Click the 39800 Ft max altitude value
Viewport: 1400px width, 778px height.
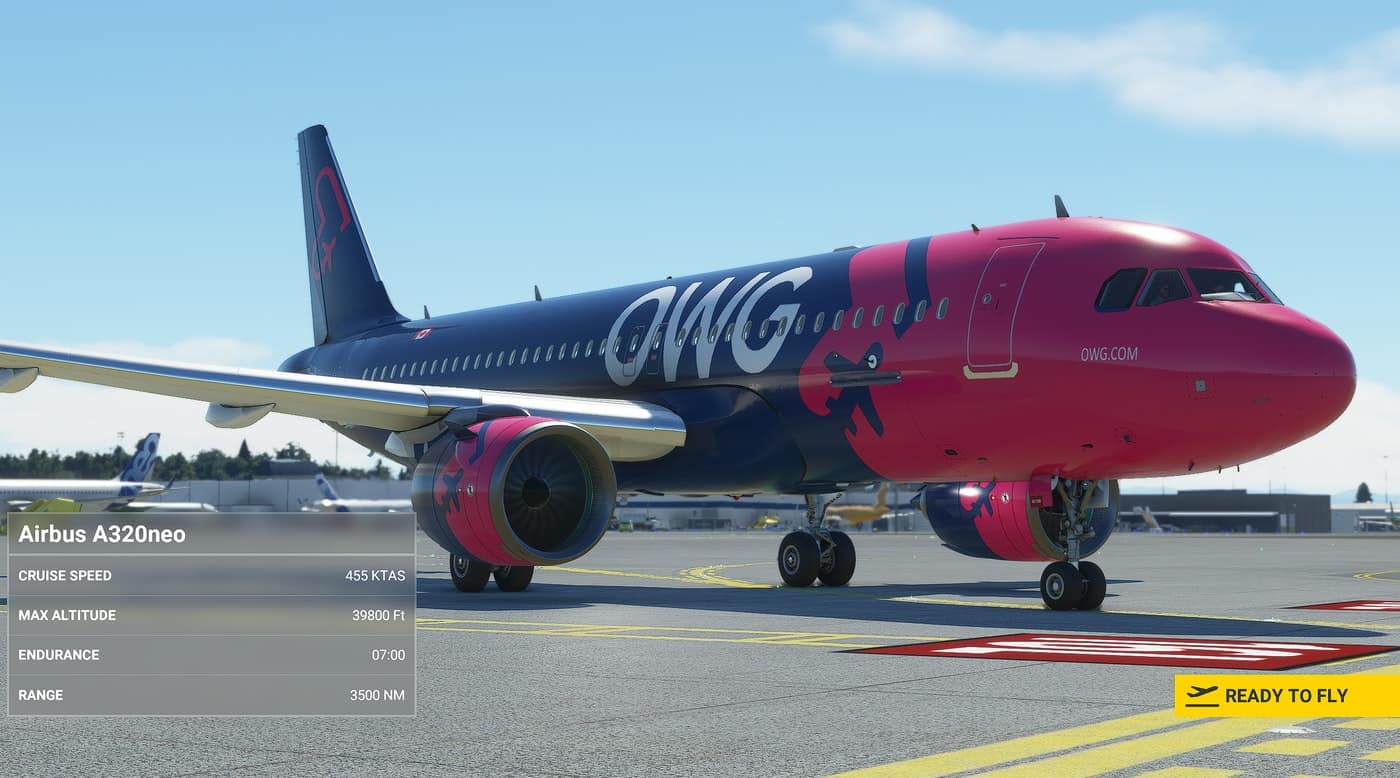[379, 615]
